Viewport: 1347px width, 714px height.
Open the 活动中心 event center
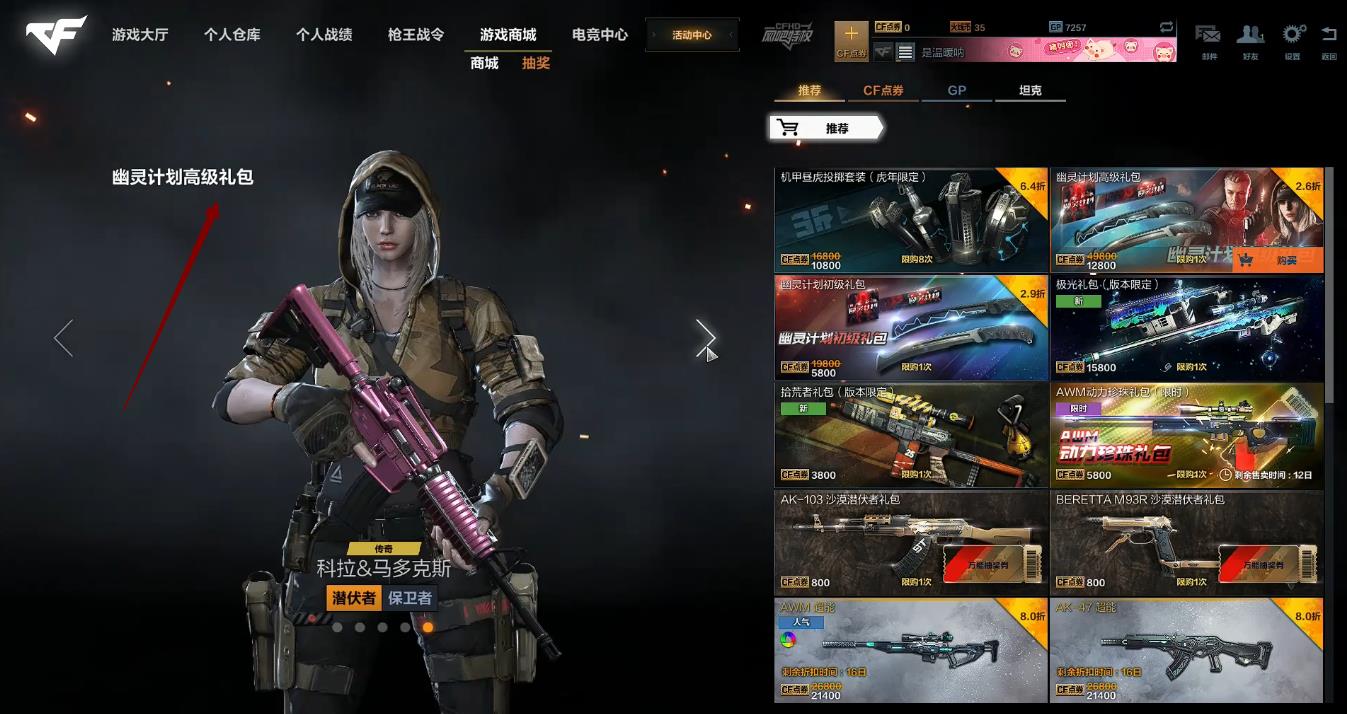[692, 35]
